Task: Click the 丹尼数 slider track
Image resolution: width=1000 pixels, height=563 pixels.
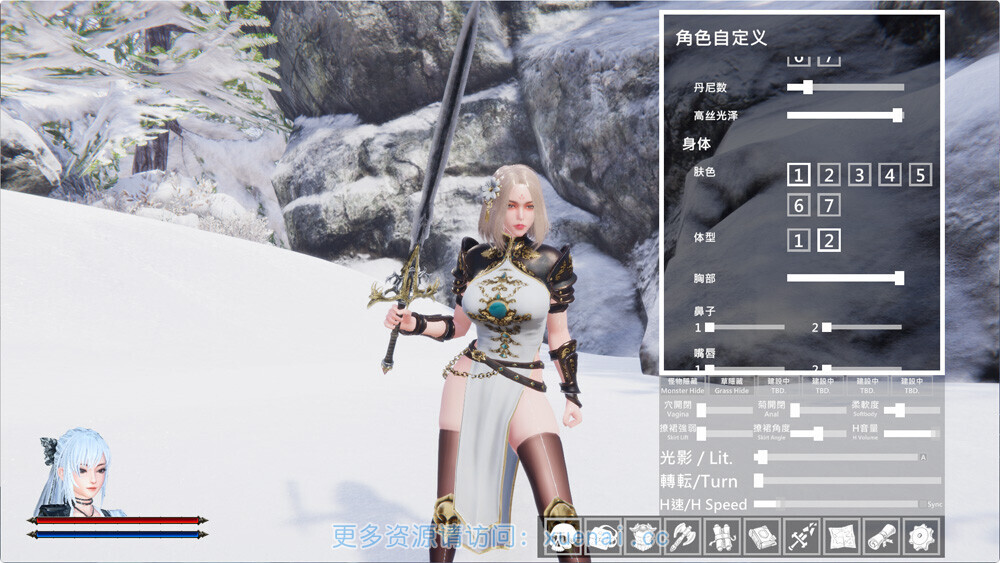Action: (845, 87)
